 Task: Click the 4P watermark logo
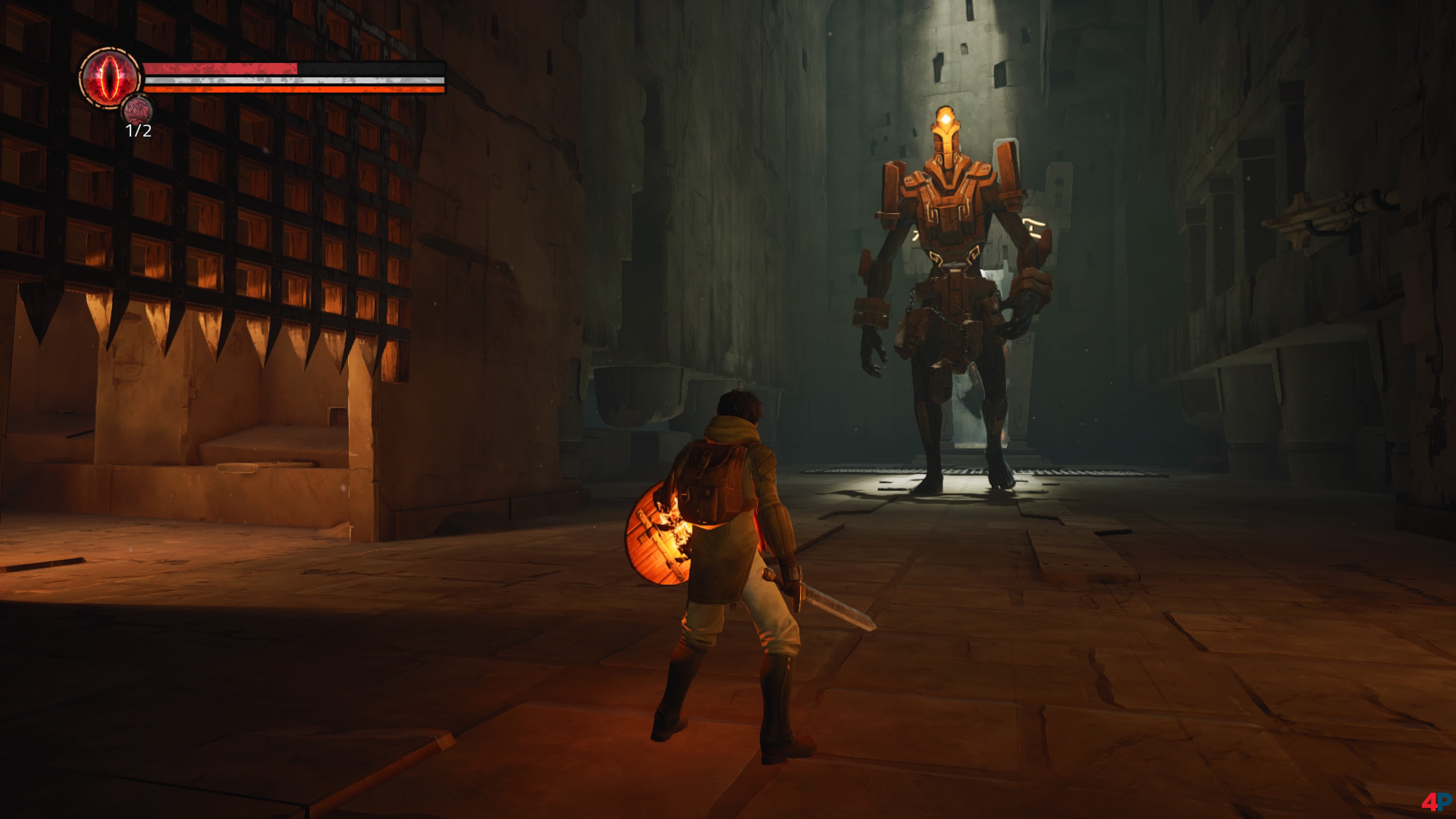(x=1435, y=801)
